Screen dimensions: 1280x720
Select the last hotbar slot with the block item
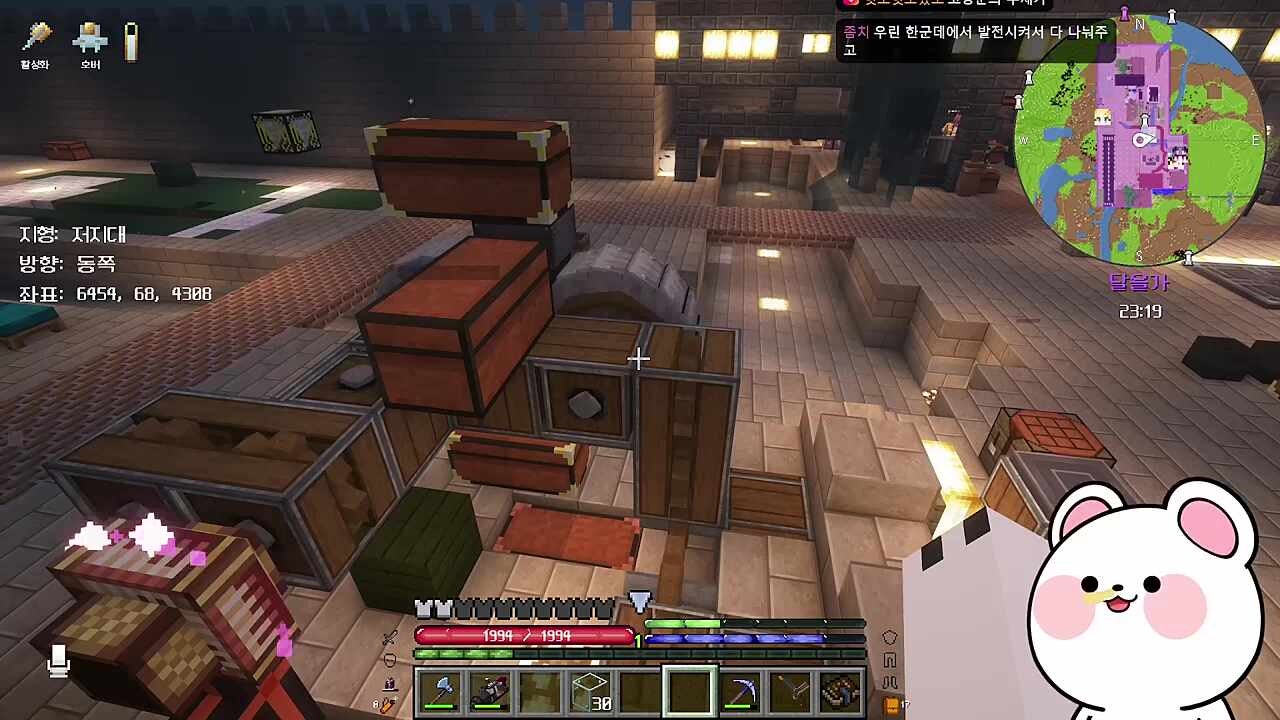point(841,691)
